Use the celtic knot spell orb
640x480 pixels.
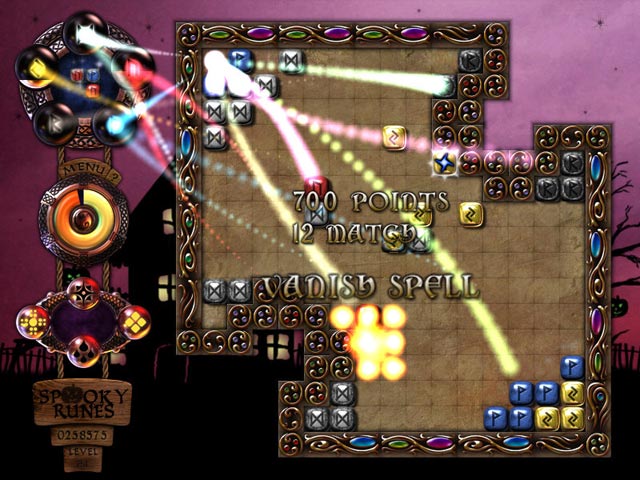pyautogui.click(x=84, y=293)
